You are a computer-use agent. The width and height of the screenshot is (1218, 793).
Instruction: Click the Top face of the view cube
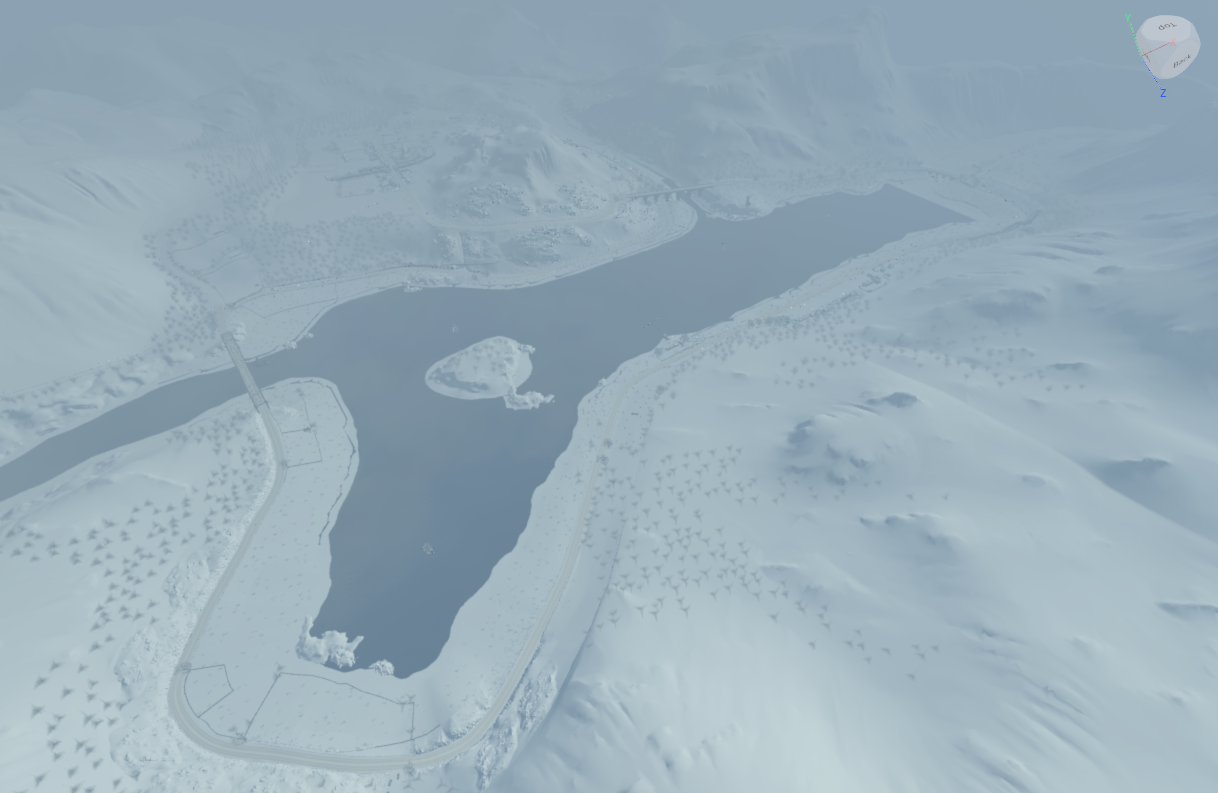pyautogui.click(x=1167, y=28)
